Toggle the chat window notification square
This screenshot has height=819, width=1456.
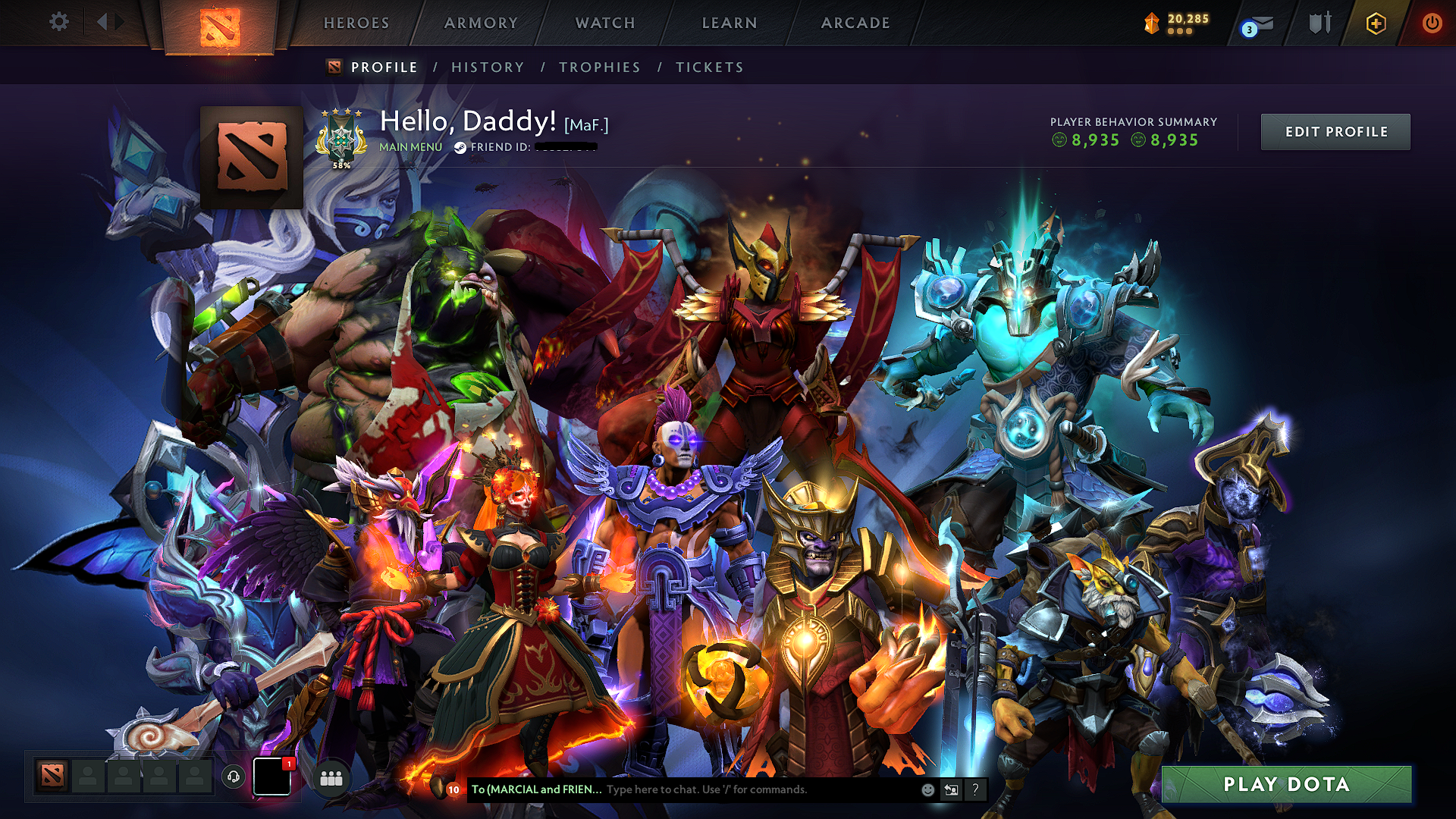(271, 777)
